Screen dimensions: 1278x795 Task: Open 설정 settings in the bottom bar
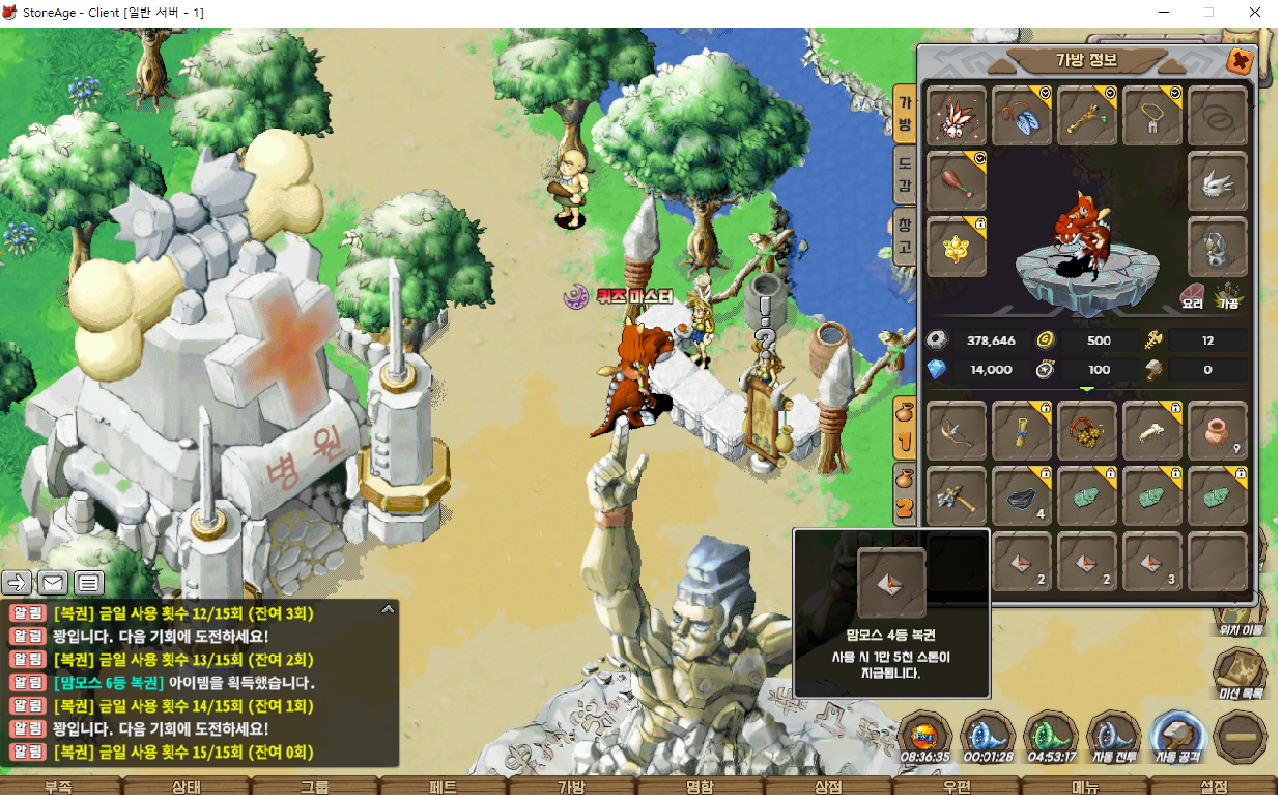click(1213, 786)
